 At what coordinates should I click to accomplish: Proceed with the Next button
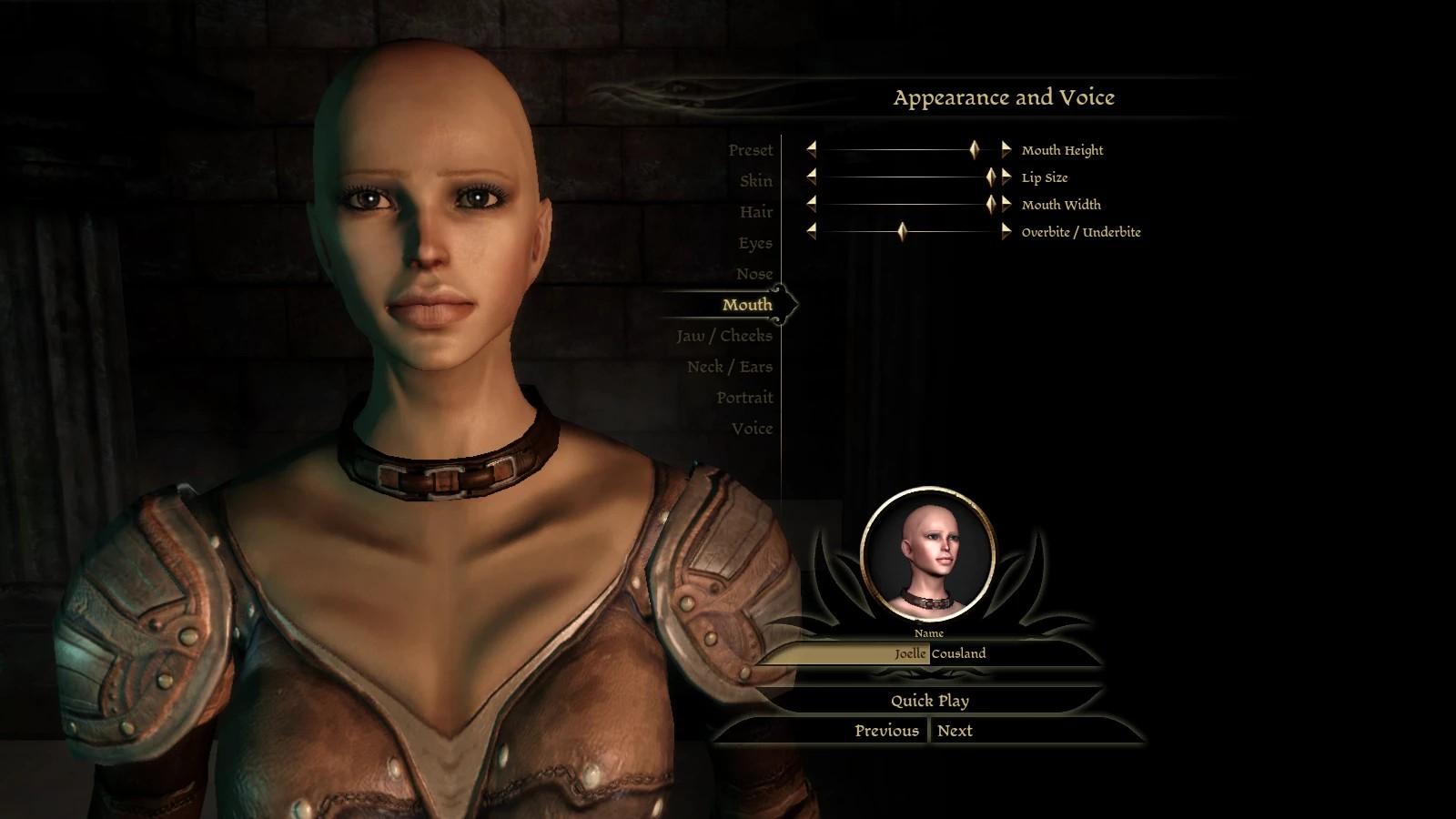pos(955,731)
